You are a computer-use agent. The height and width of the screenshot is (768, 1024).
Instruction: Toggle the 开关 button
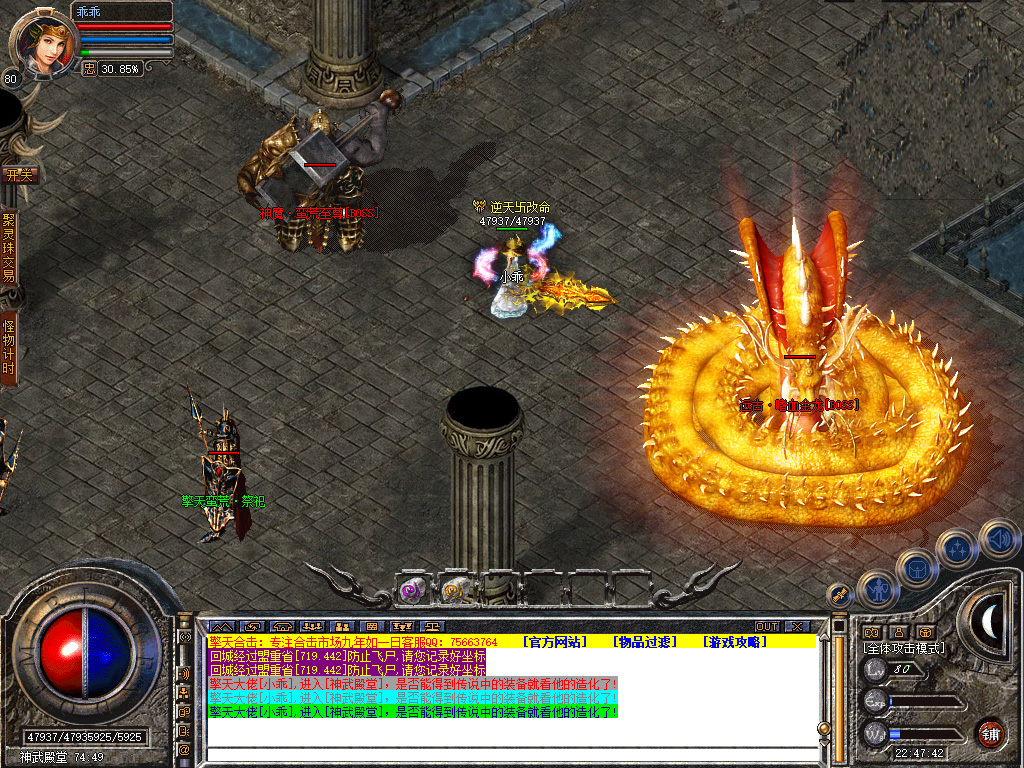(x=20, y=174)
